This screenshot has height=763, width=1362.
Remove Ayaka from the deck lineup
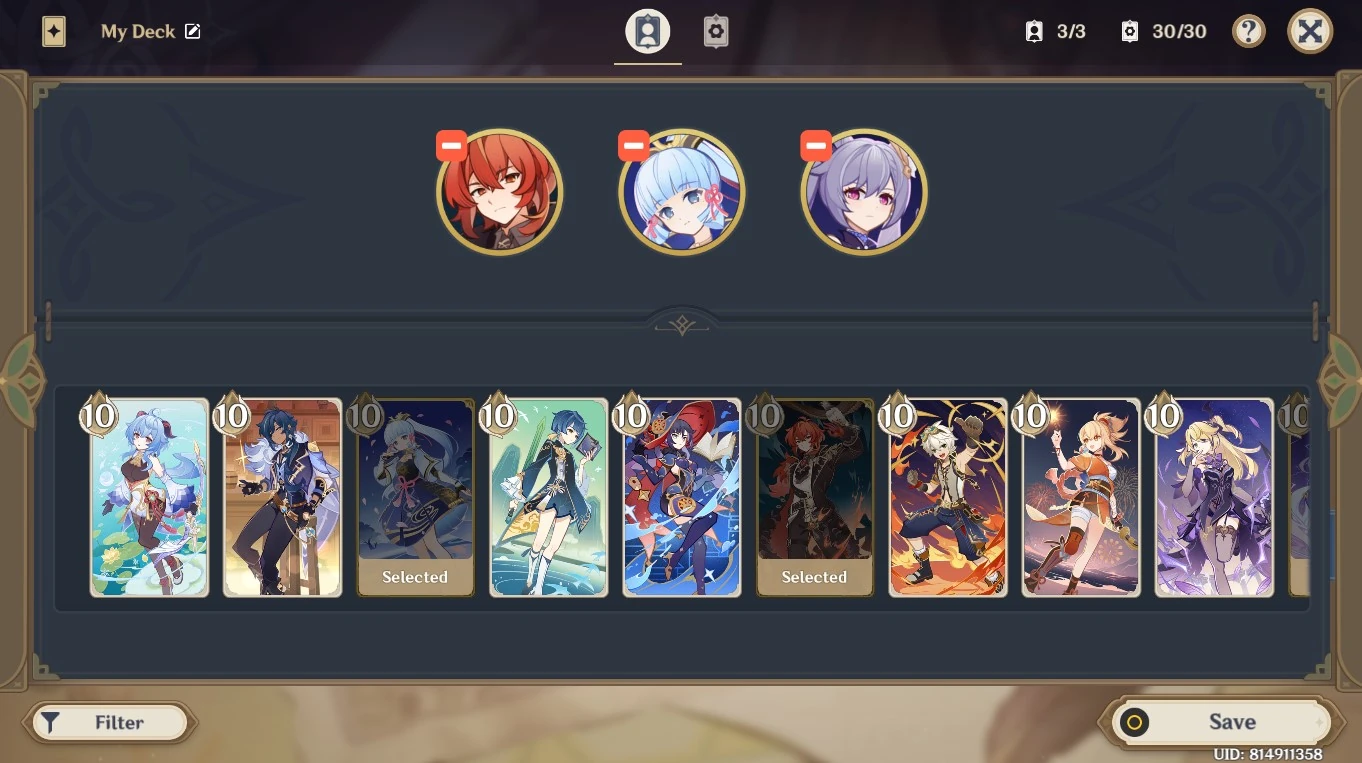(633, 145)
